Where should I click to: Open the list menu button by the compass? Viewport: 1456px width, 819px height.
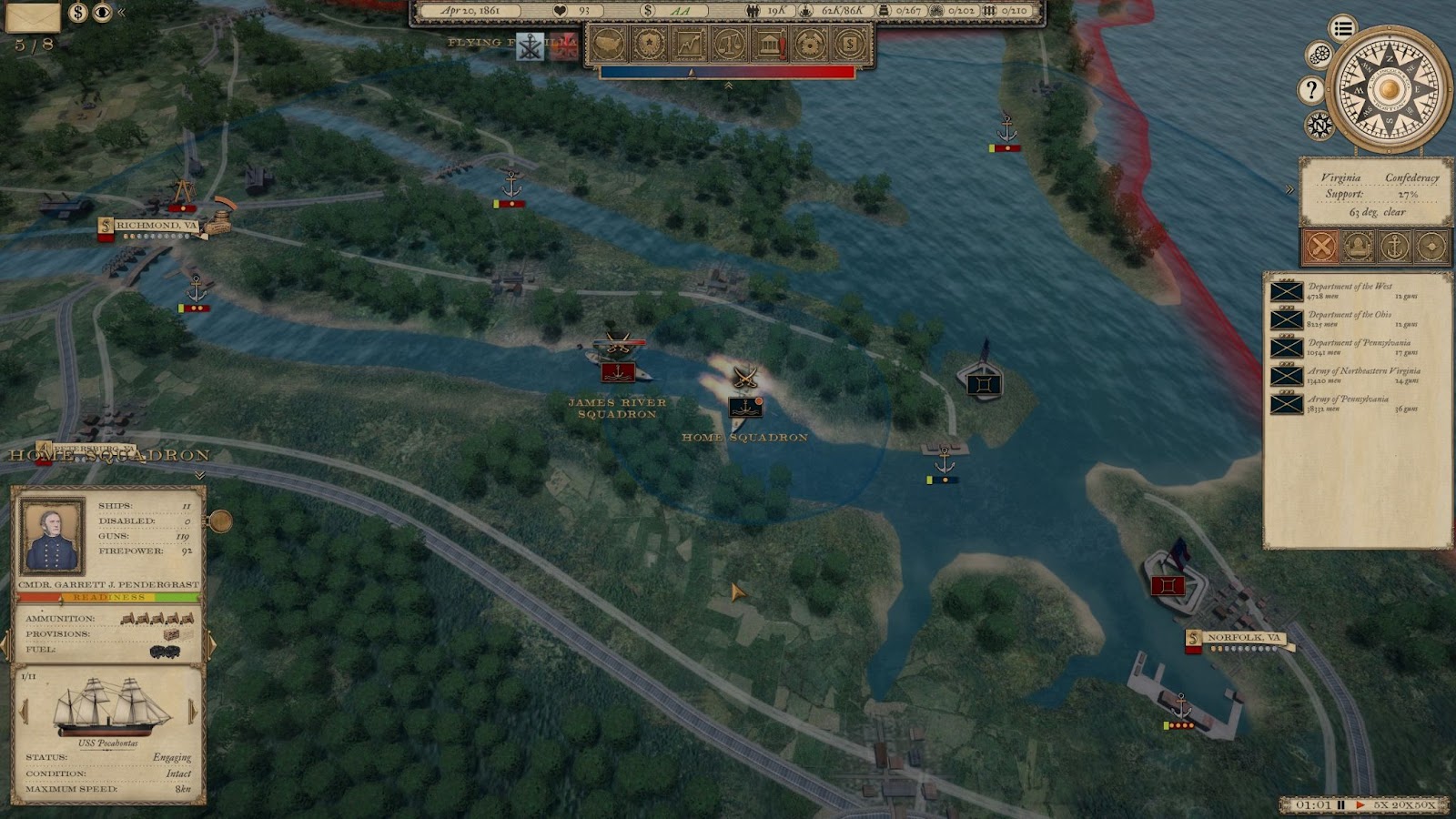1342,28
